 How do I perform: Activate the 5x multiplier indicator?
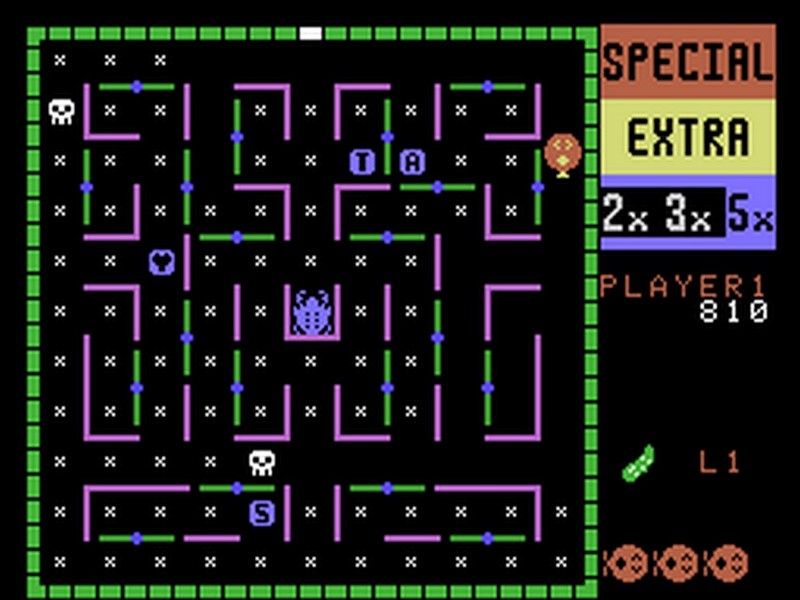750,213
